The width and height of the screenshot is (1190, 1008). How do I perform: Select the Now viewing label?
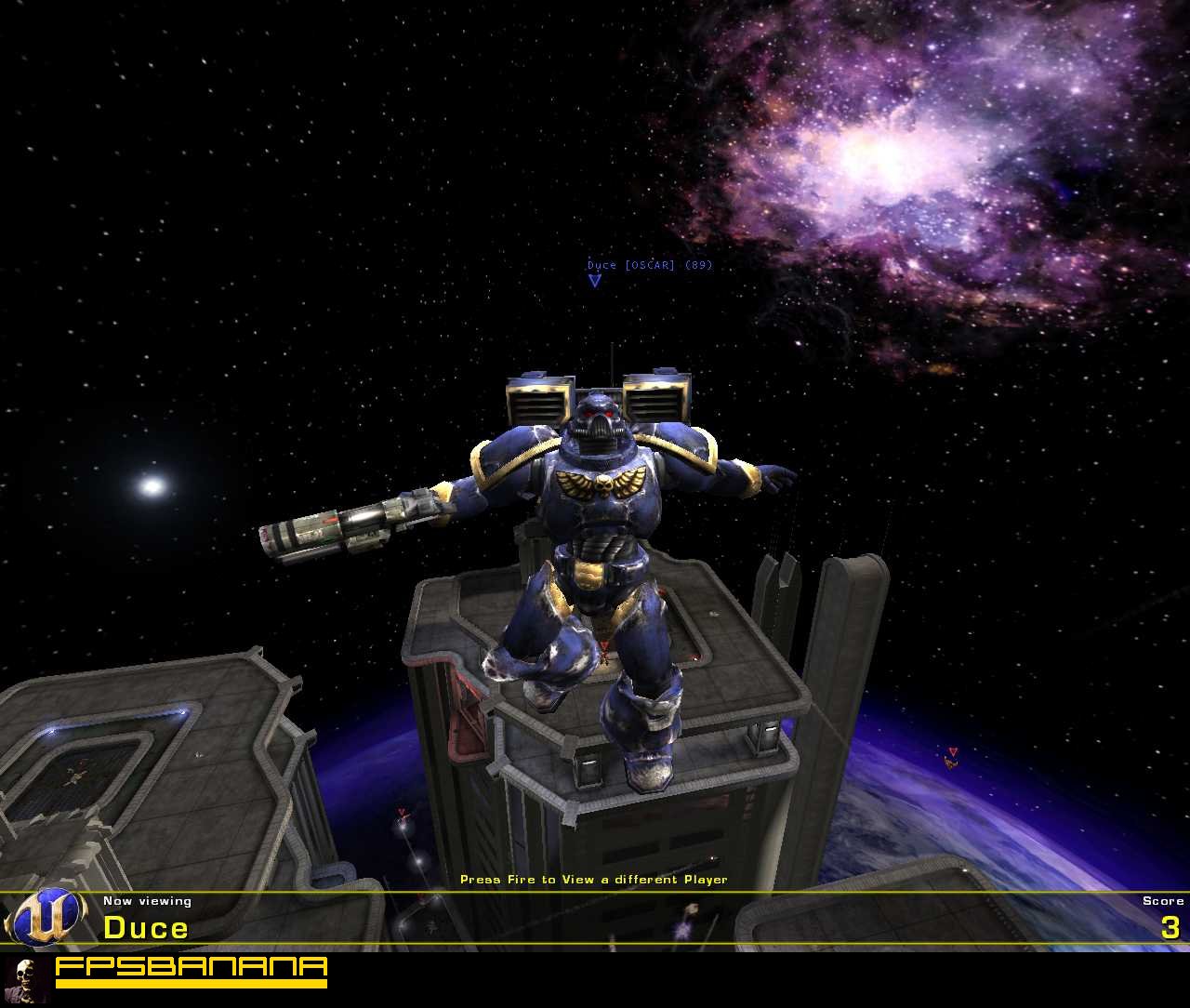click(x=147, y=900)
